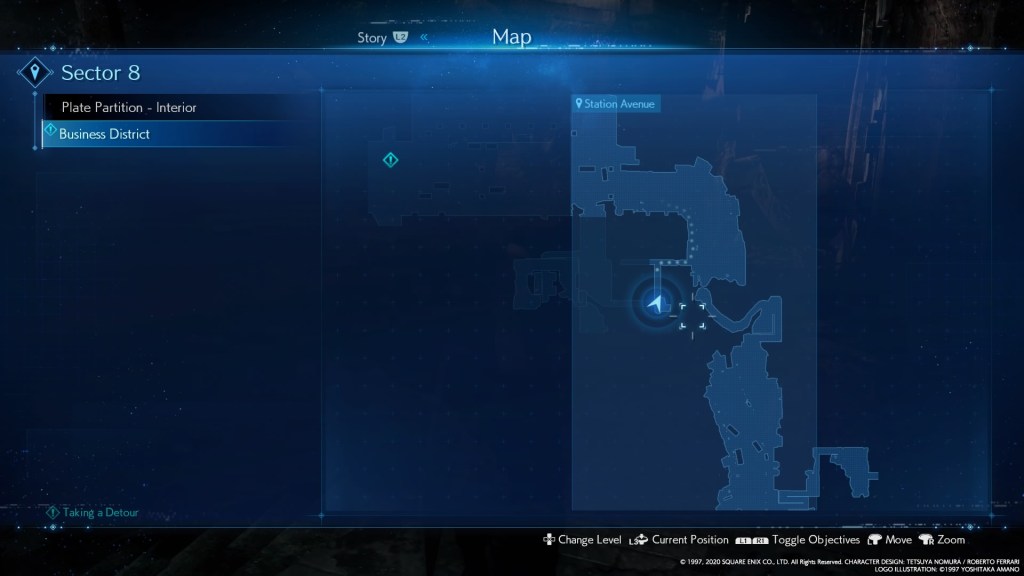Switch to the Story tab
Viewport: 1024px width, 576px height.
pos(372,38)
